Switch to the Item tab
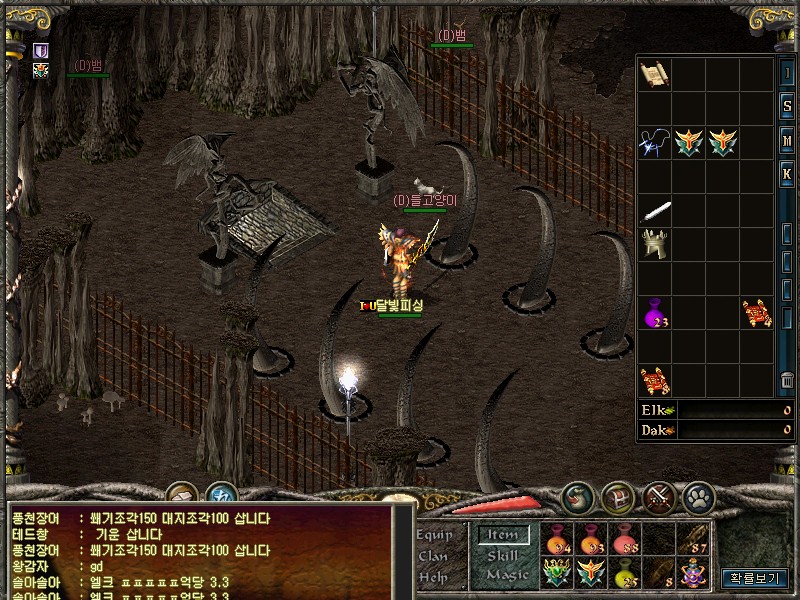 (x=503, y=535)
